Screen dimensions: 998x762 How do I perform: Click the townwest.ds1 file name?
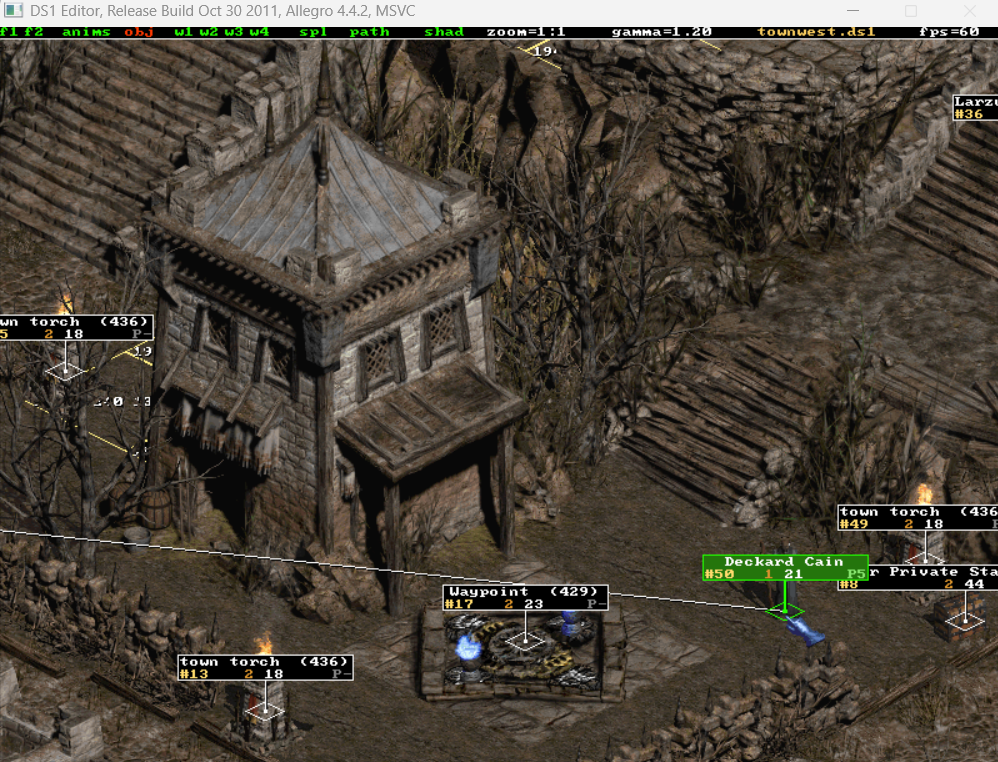tap(816, 32)
